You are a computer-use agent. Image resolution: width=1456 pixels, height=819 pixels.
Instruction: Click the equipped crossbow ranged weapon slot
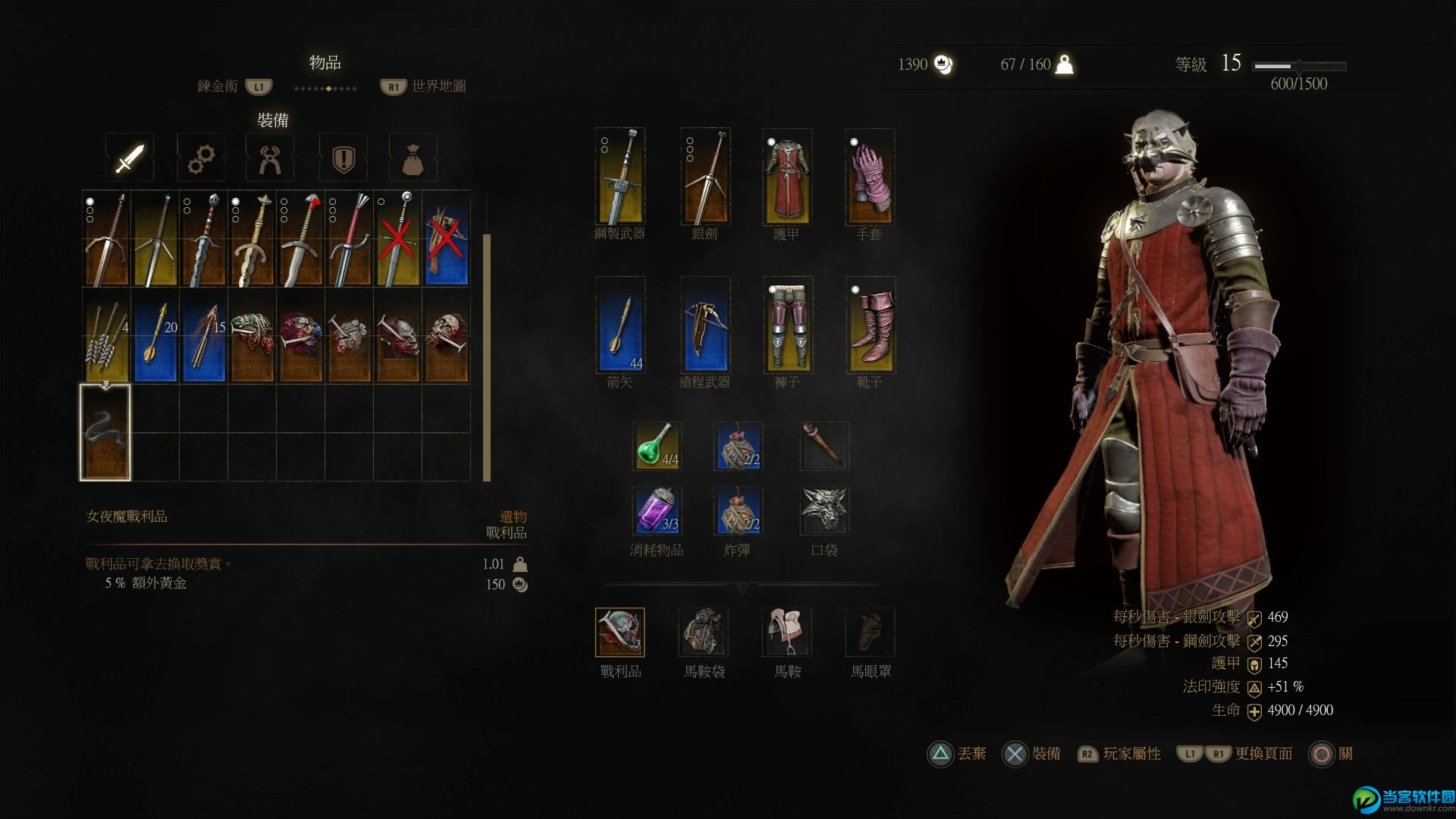(x=705, y=325)
